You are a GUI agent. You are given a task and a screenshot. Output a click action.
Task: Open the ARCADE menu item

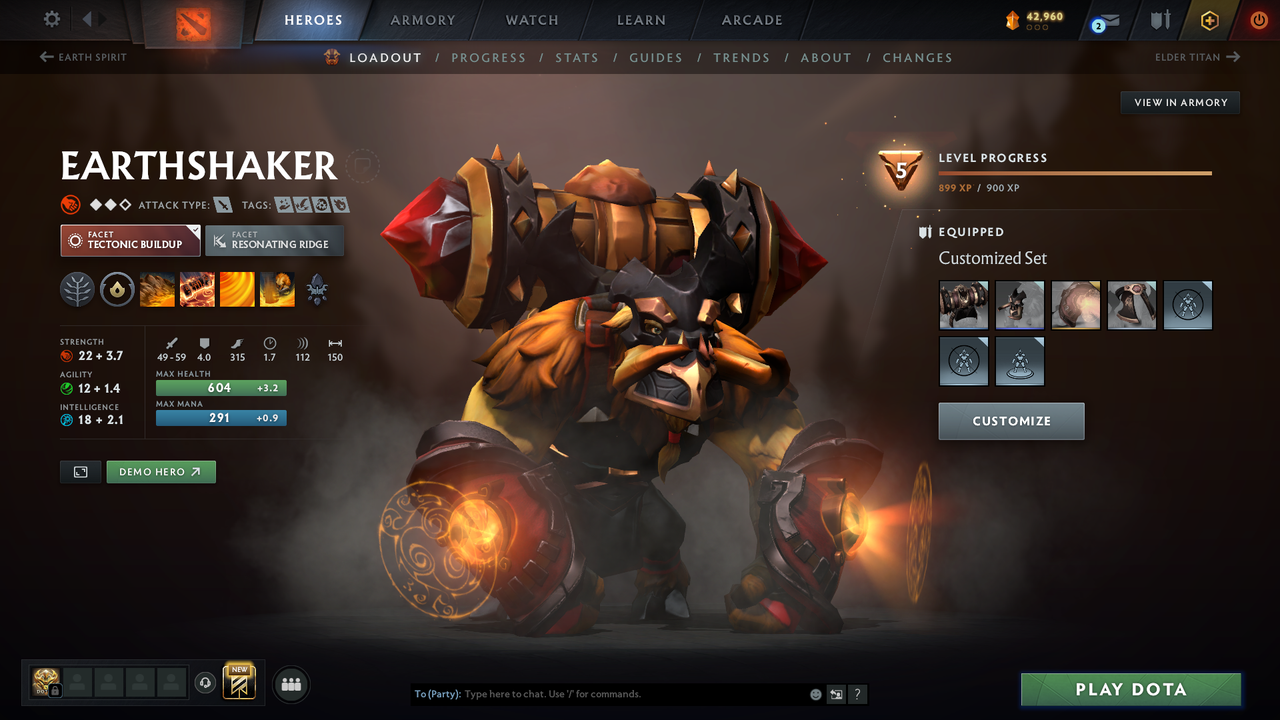pos(751,20)
